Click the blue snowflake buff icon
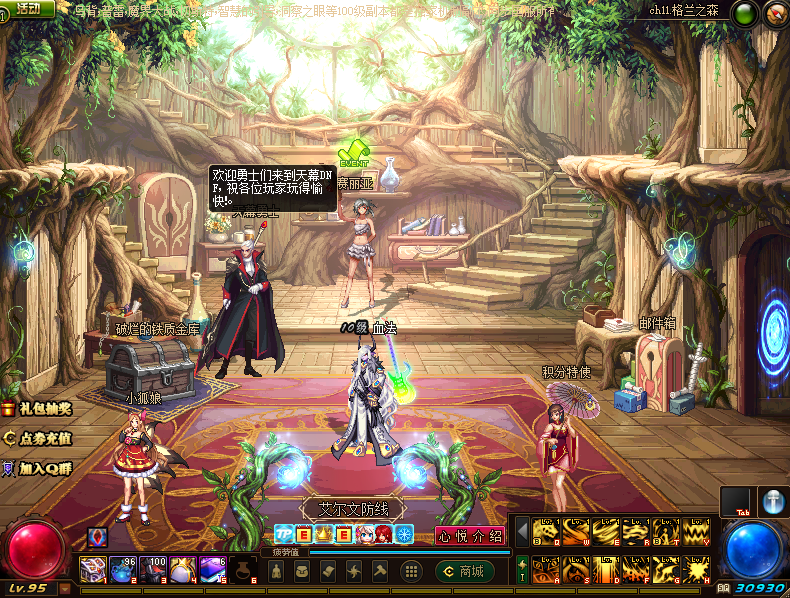790x598 pixels. [x=404, y=535]
